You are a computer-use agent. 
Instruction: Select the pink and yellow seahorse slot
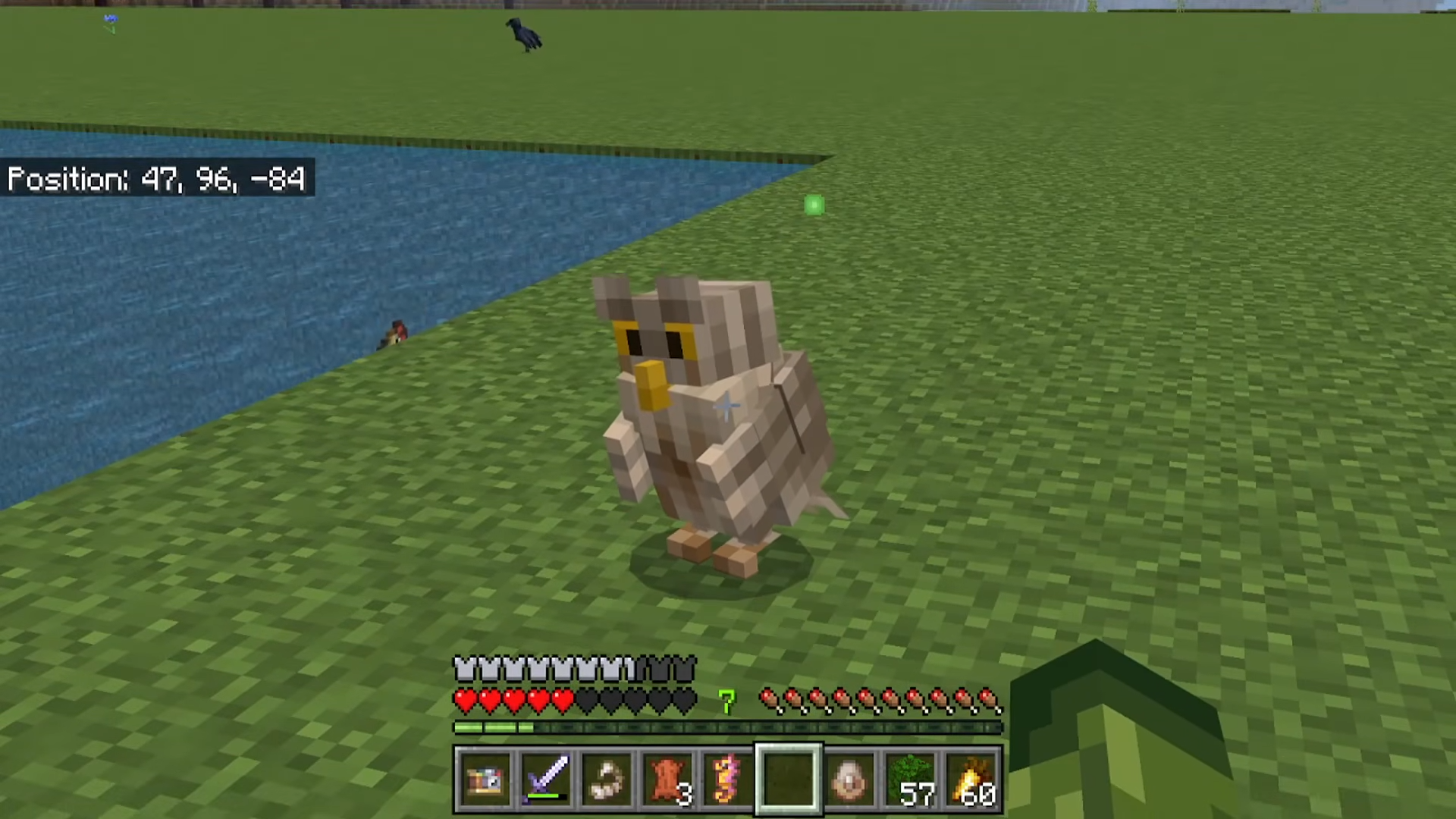pyautogui.click(x=726, y=780)
